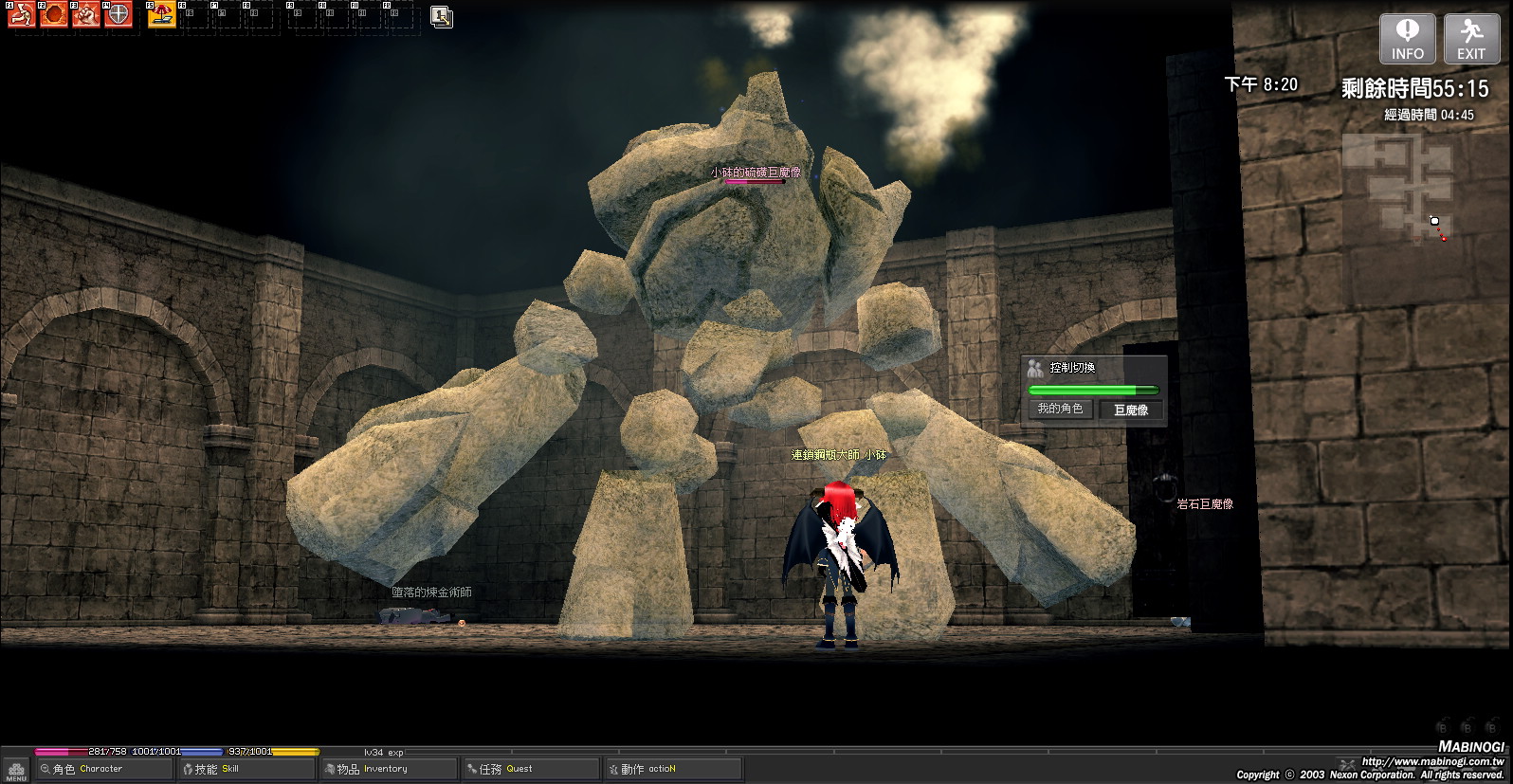The width and height of the screenshot is (1513, 784).
Task: Open the 物品 Inventory window
Action: coord(389,769)
